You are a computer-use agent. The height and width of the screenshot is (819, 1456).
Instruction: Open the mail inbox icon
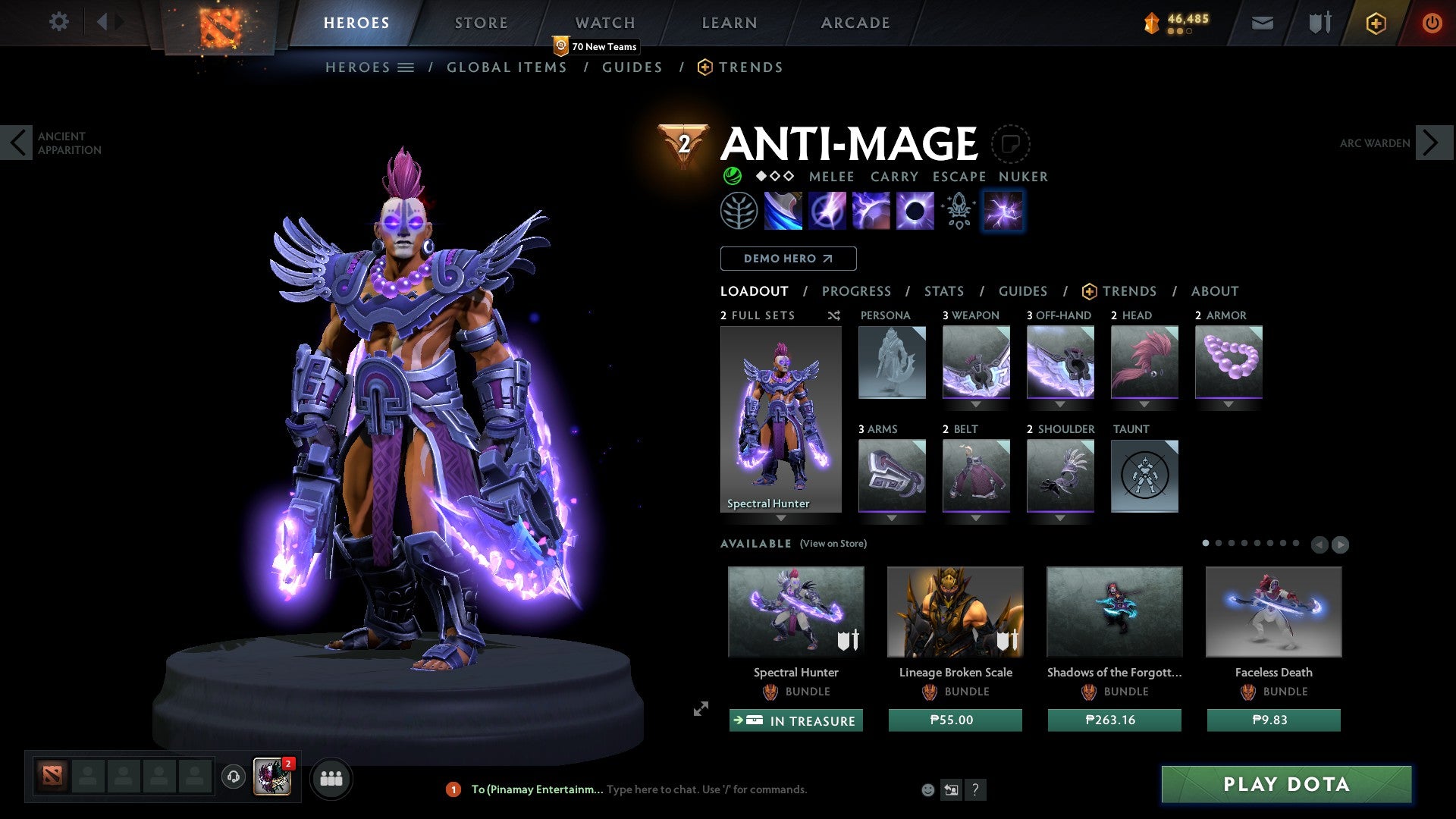1263,23
